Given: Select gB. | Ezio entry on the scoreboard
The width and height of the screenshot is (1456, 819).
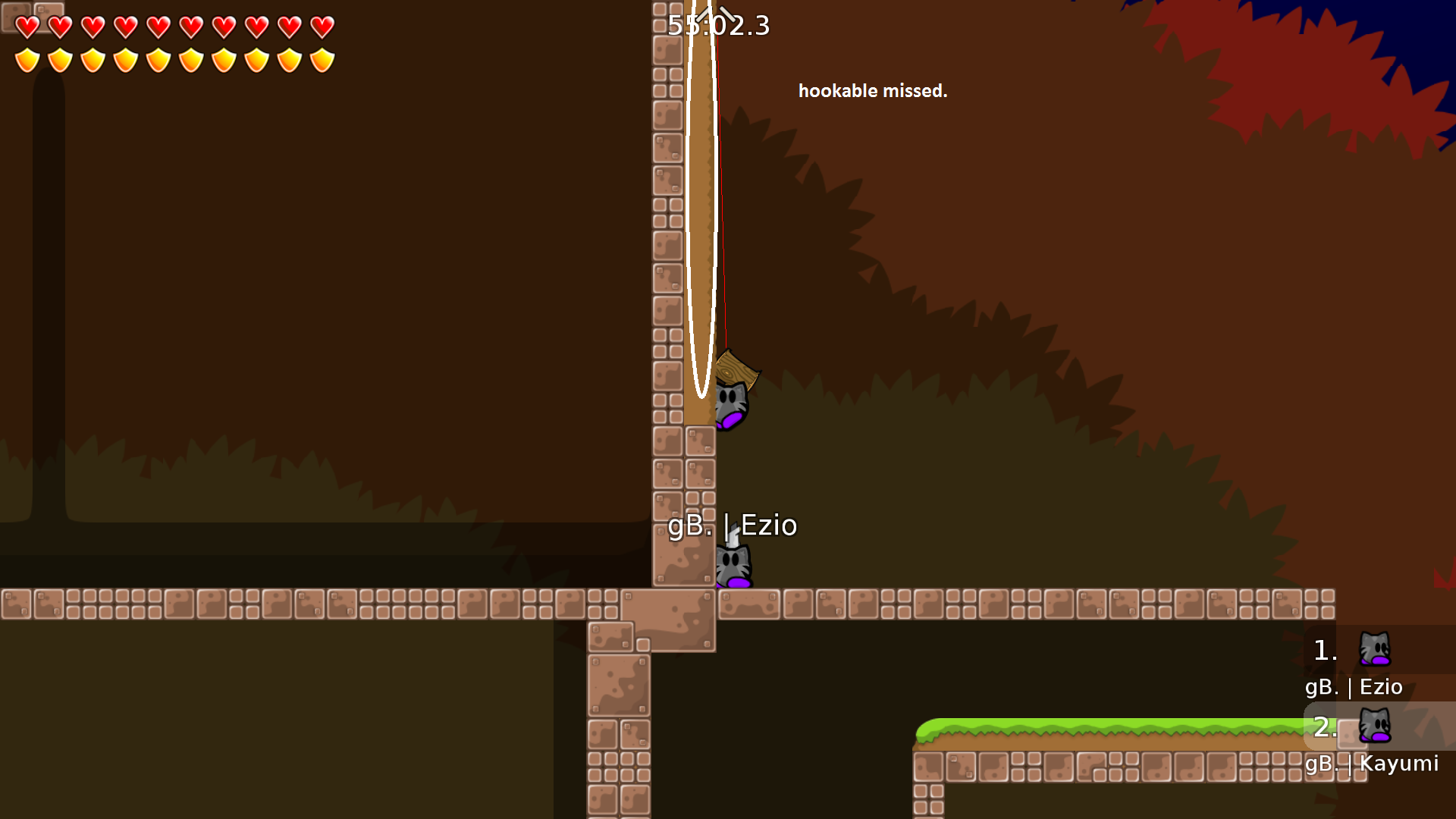Looking at the screenshot, I should (x=1354, y=687).
